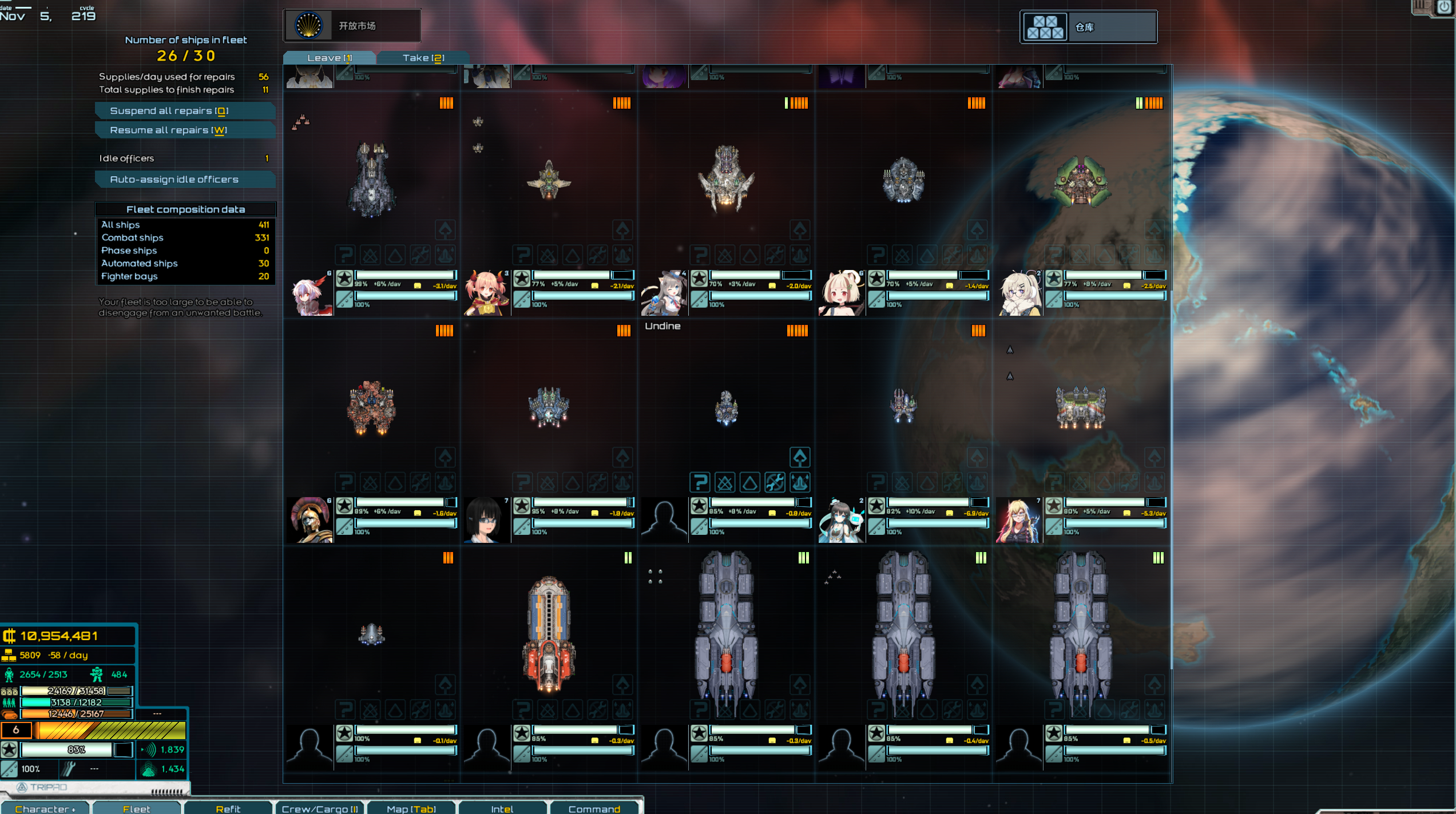Auto-assign idle officers
Image resolution: width=1456 pixels, height=814 pixels.
(x=185, y=180)
